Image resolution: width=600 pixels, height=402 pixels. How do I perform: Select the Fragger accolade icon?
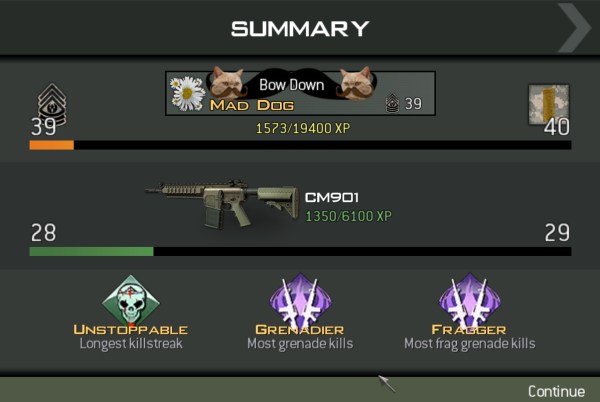pyautogui.click(x=469, y=300)
